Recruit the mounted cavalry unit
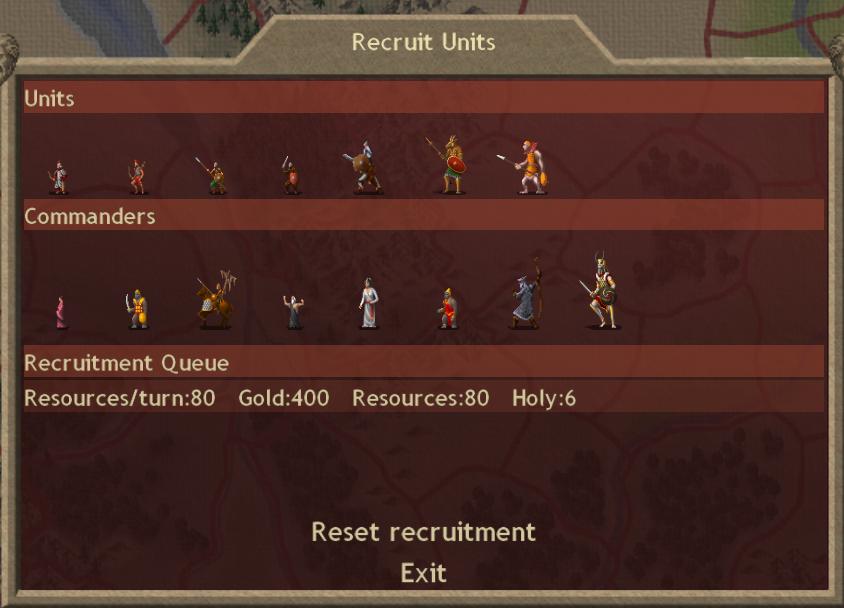This screenshot has height=608, width=844. pos(364,169)
